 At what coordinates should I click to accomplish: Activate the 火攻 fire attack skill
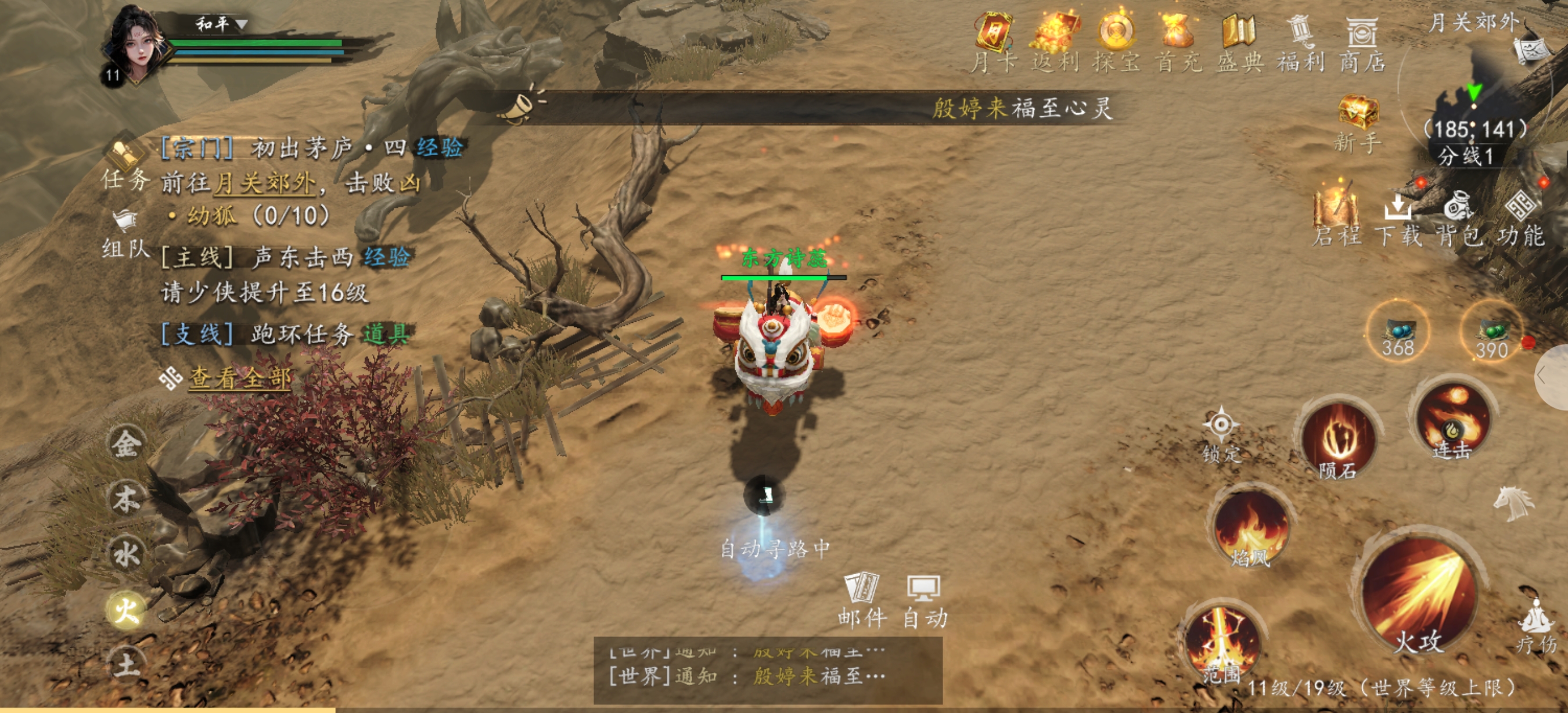(x=1418, y=596)
